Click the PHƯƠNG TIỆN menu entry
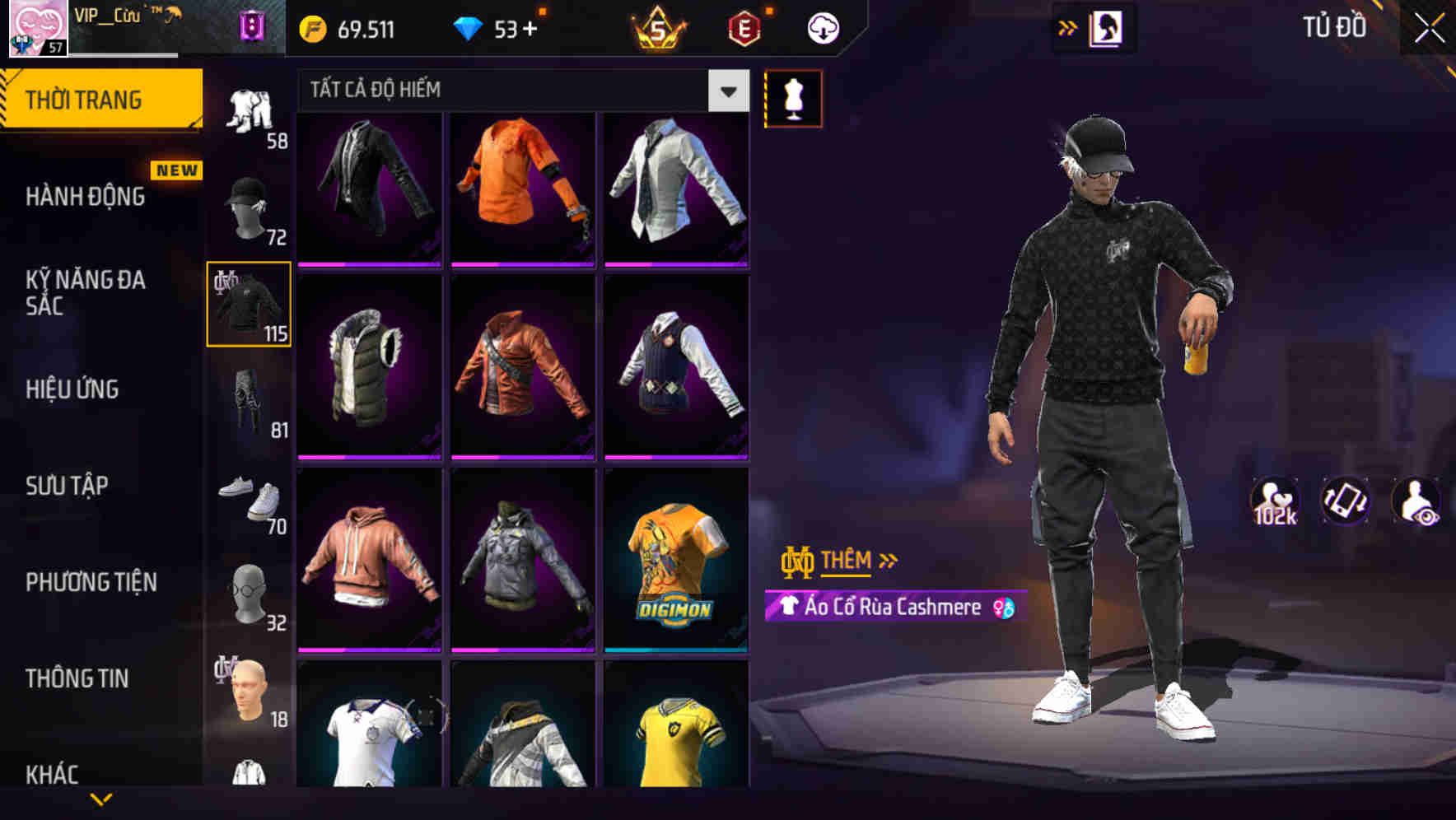Image resolution: width=1456 pixels, height=820 pixels. pyautogui.click(x=91, y=582)
